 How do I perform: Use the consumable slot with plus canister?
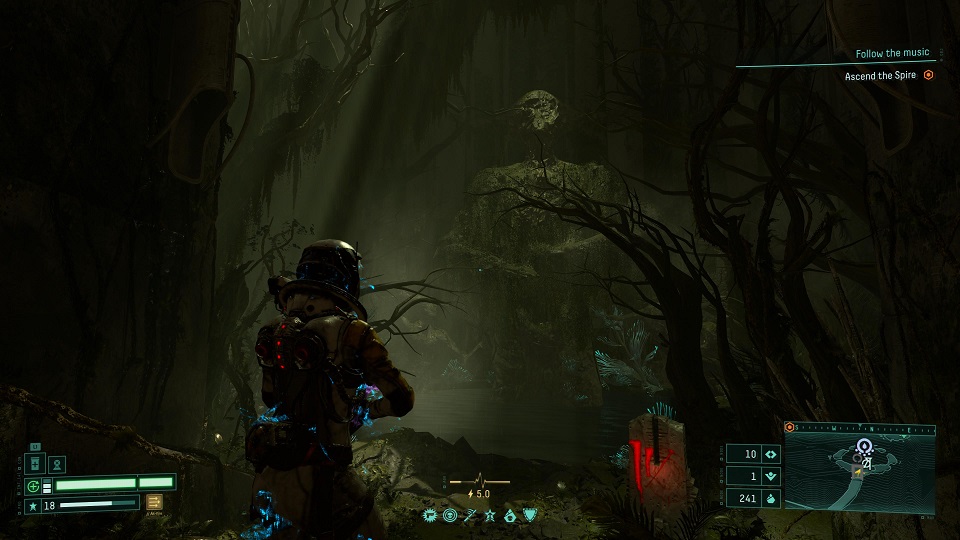(35, 464)
